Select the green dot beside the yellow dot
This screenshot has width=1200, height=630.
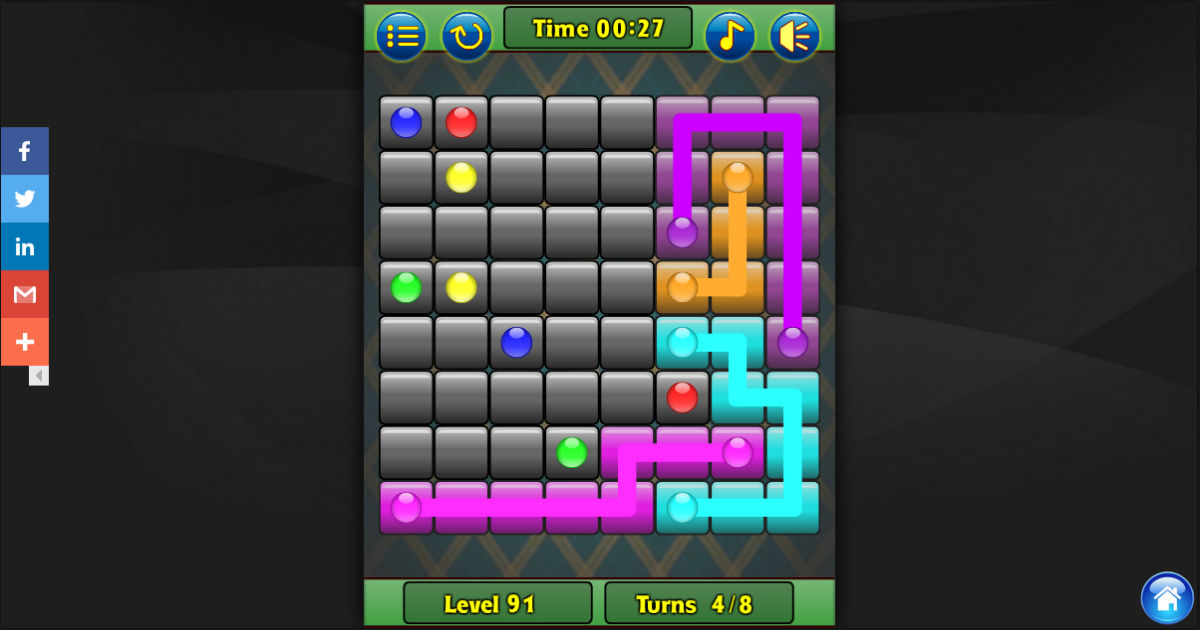pyautogui.click(x=406, y=287)
